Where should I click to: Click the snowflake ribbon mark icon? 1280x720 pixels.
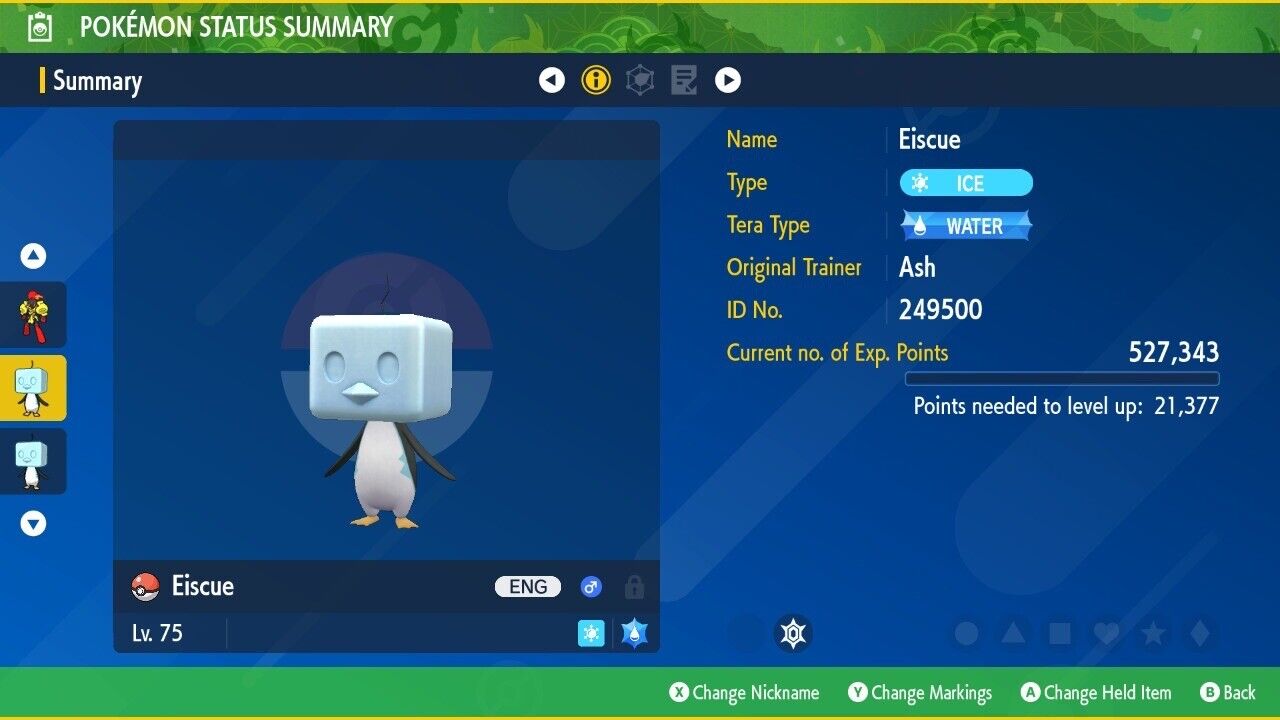794,633
